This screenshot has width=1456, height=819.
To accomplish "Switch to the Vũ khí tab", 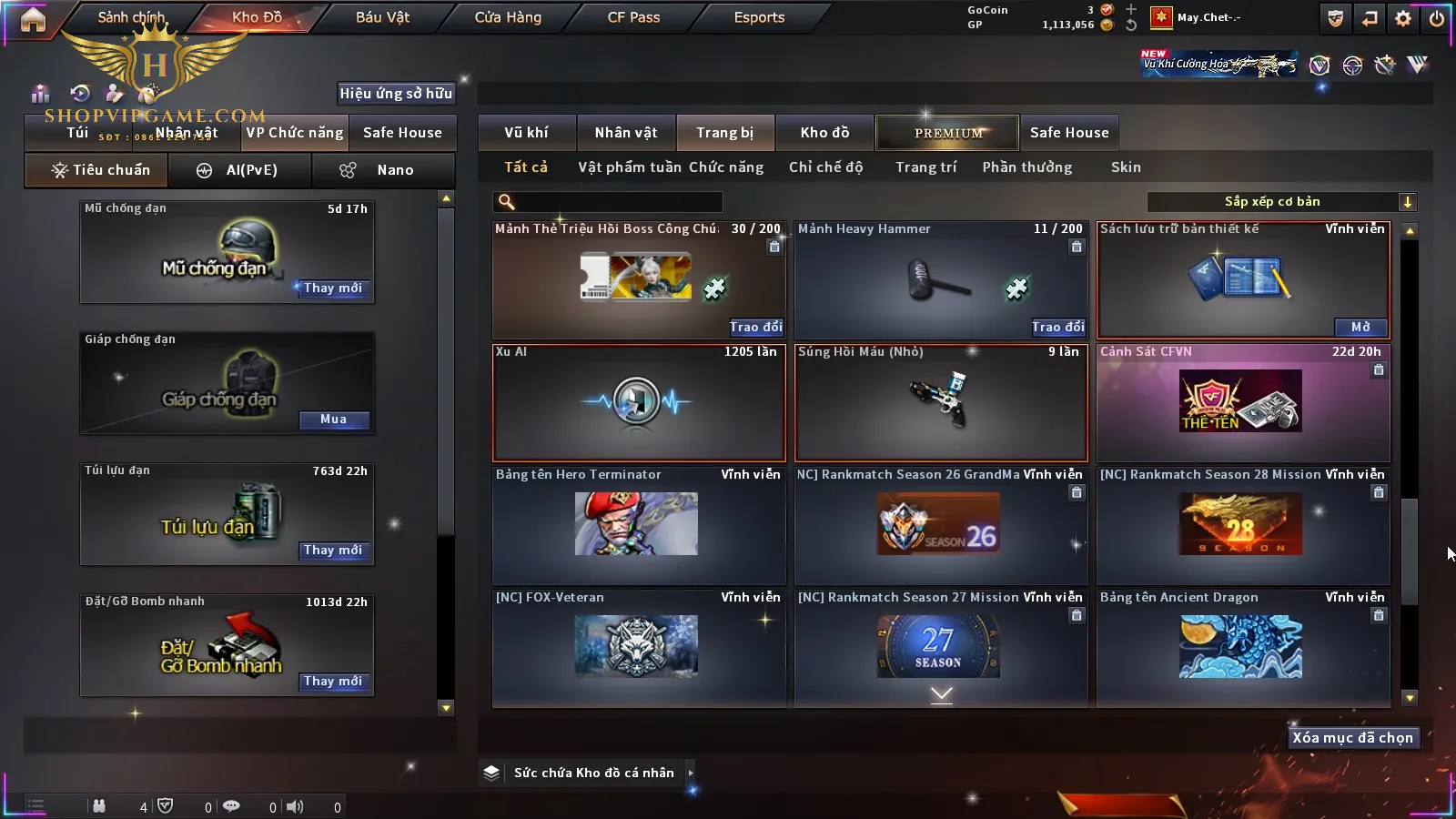I will (x=526, y=133).
